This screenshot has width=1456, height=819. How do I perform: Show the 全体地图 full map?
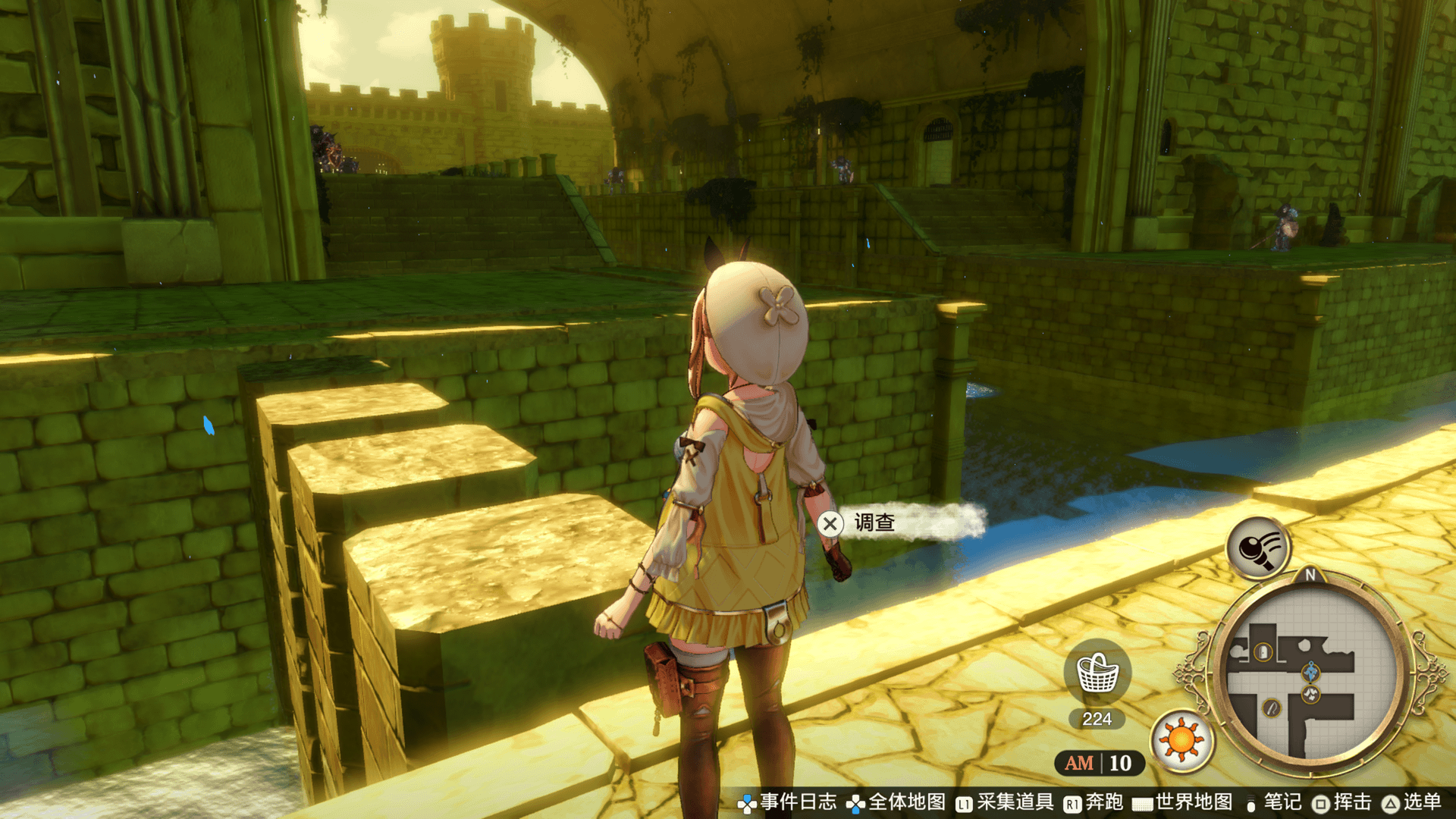tap(896, 802)
